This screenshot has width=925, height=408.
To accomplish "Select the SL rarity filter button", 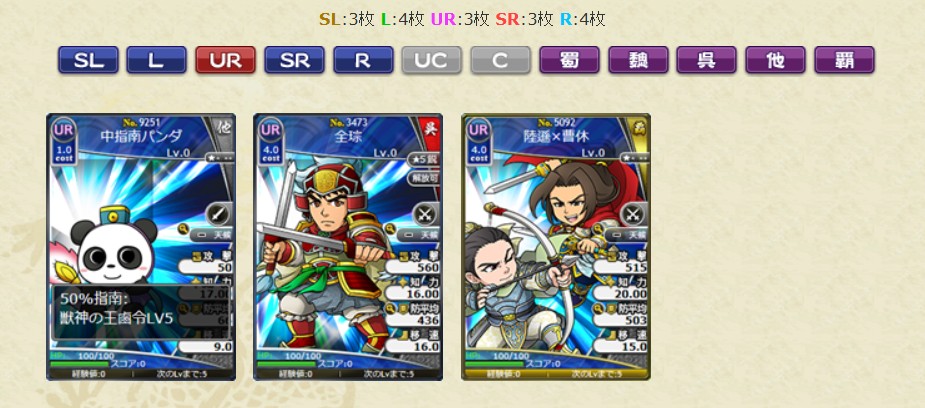I will point(88,60).
